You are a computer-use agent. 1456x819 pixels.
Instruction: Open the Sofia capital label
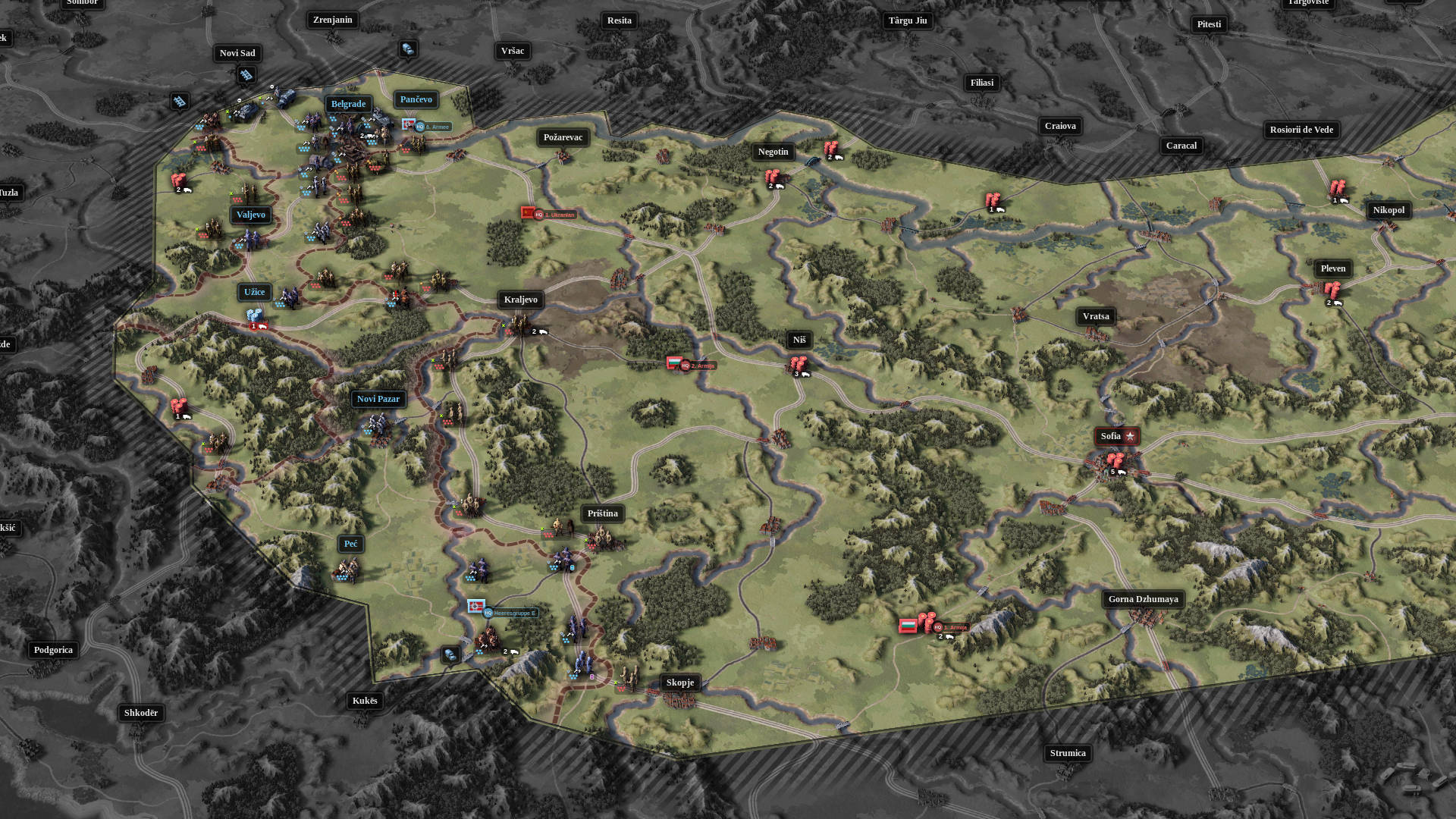coord(1111,436)
